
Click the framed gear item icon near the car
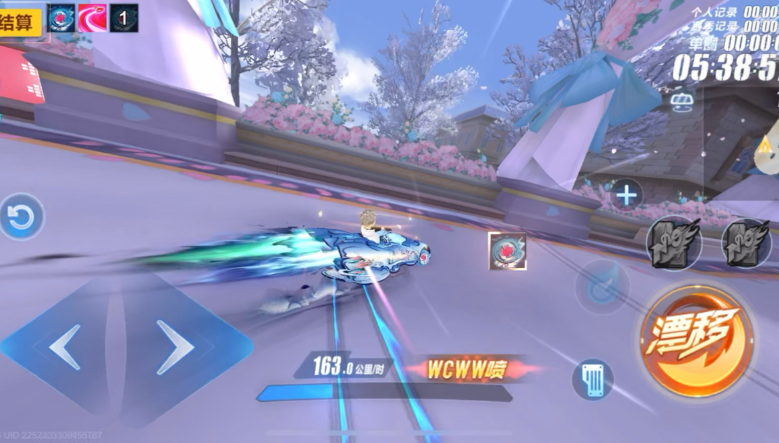pos(507,251)
